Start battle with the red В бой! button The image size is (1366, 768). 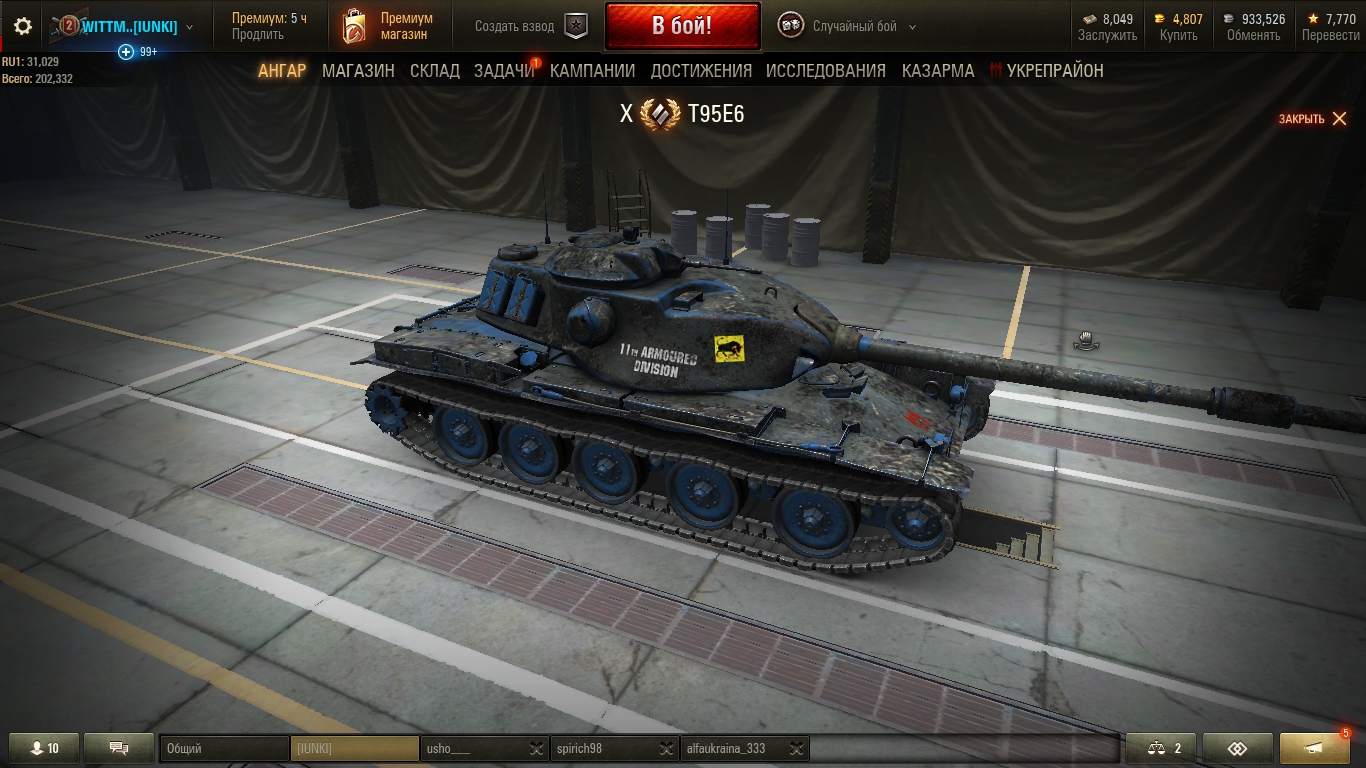[682, 26]
